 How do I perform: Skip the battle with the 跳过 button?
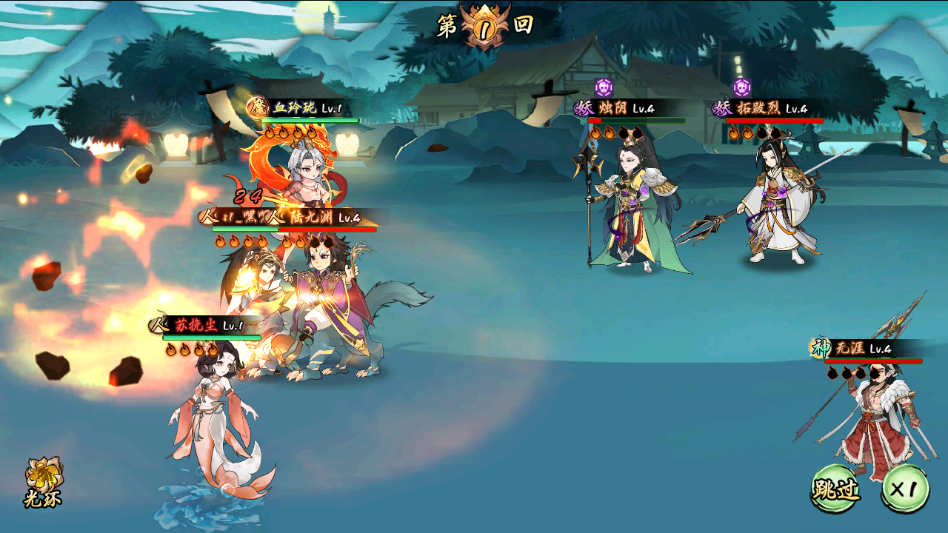click(x=835, y=489)
